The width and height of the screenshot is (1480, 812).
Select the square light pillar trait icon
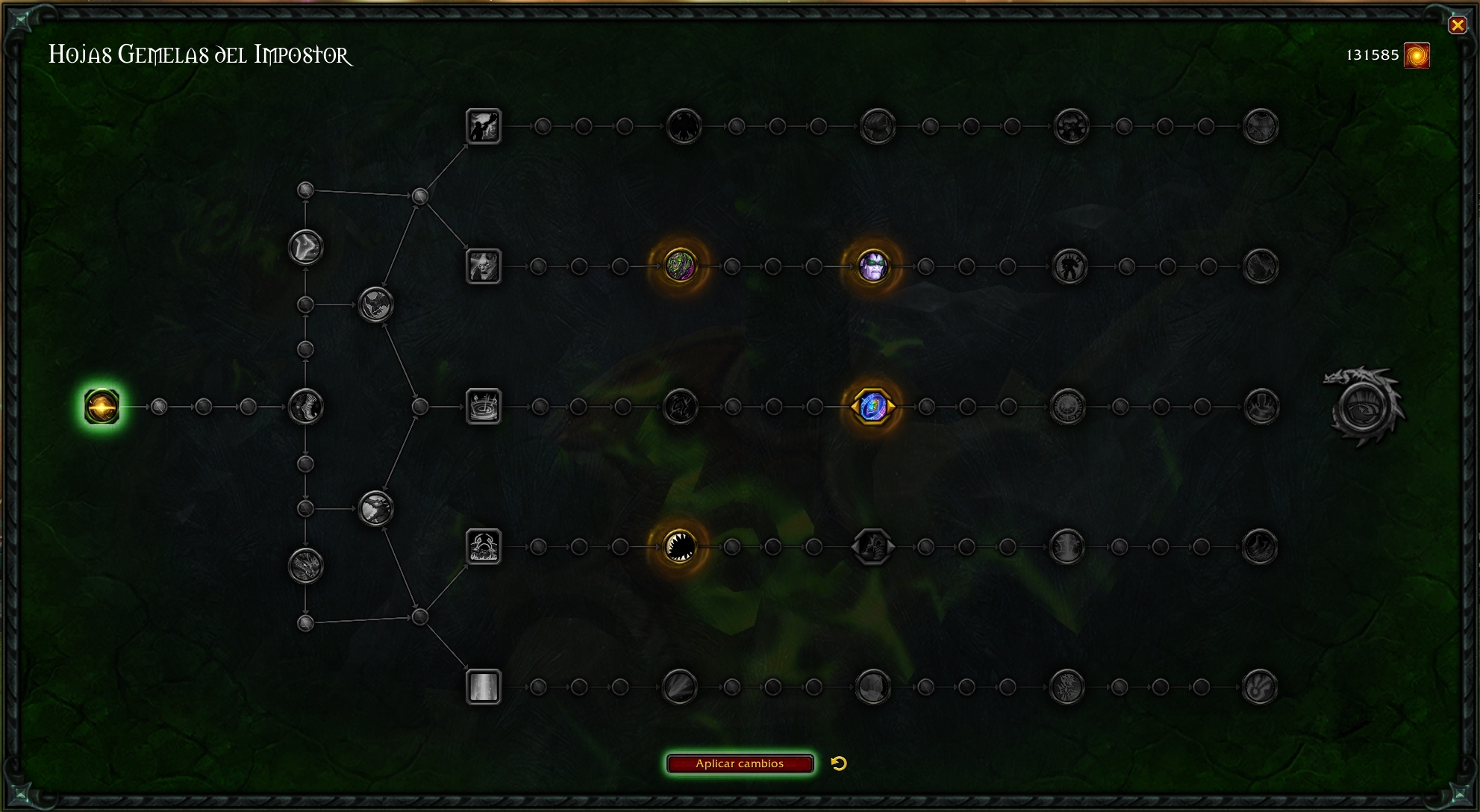484,687
